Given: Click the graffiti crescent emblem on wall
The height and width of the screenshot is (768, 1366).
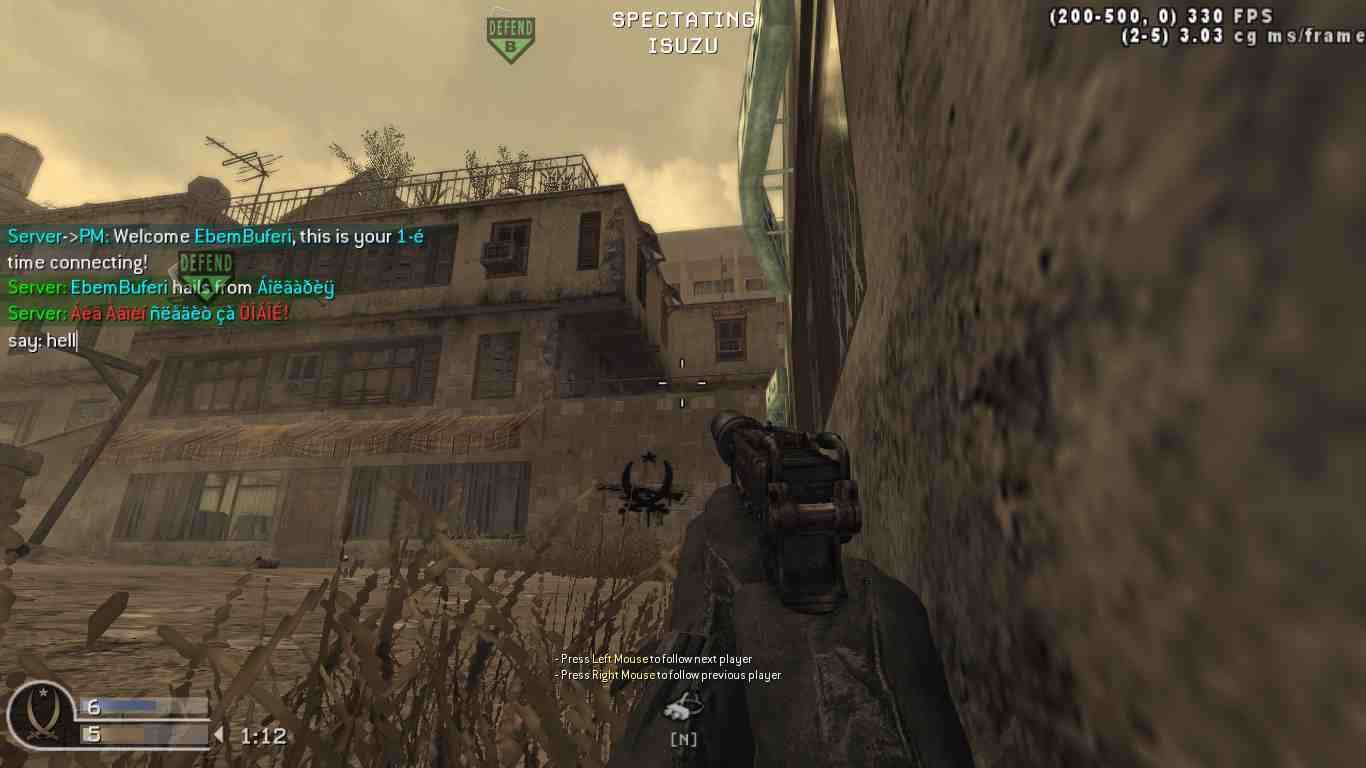Looking at the screenshot, I should [648, 485].
